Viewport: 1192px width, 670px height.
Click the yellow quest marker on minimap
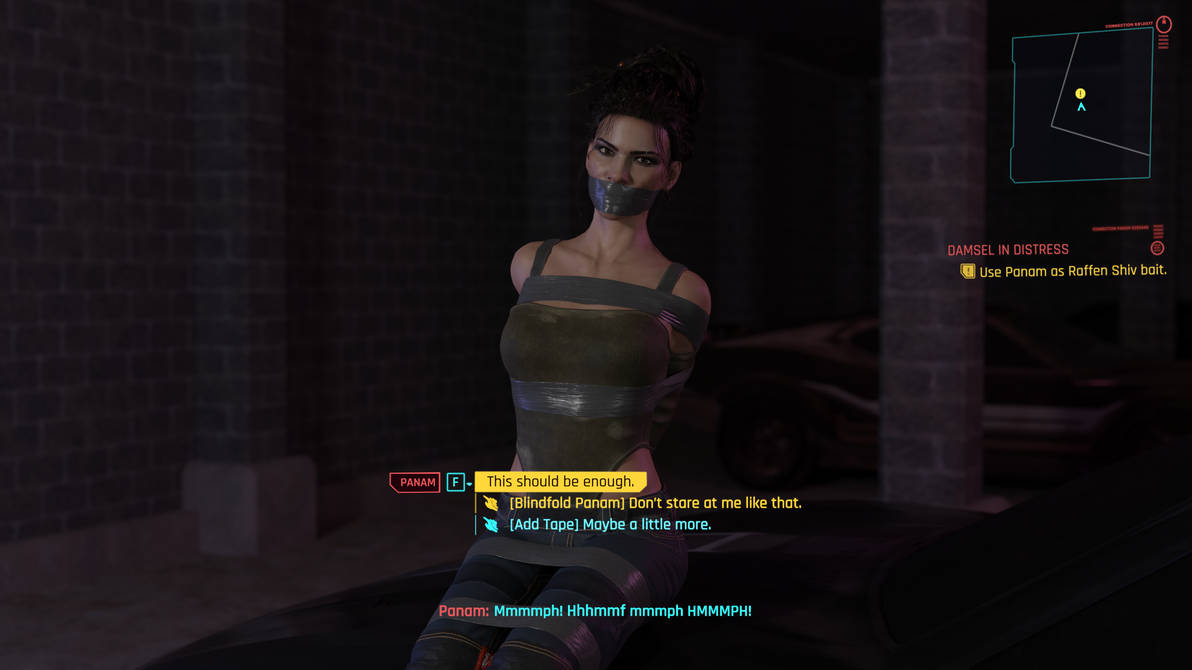pos(1080,94)
